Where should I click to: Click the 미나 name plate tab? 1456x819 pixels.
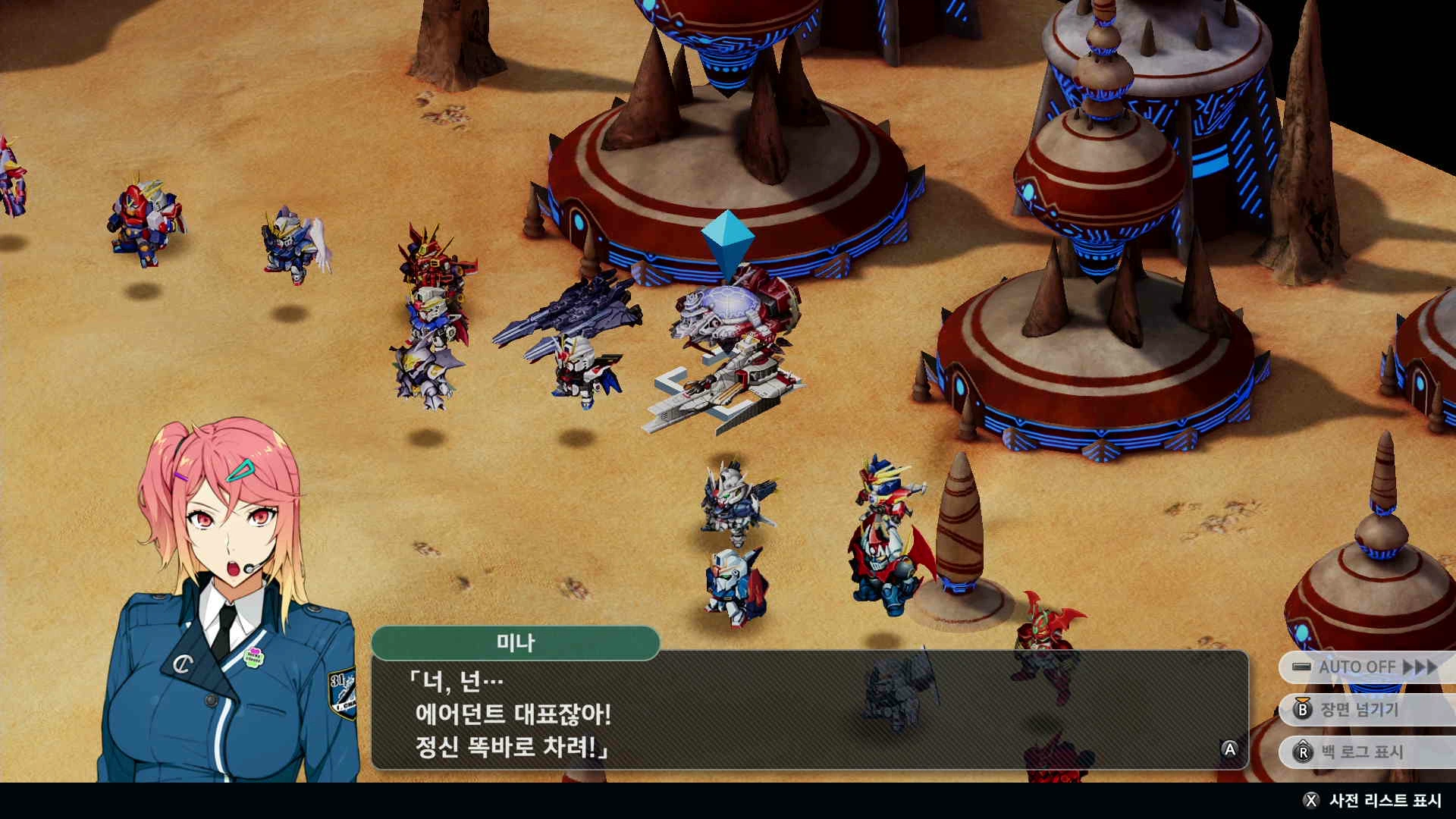(516, 641)
